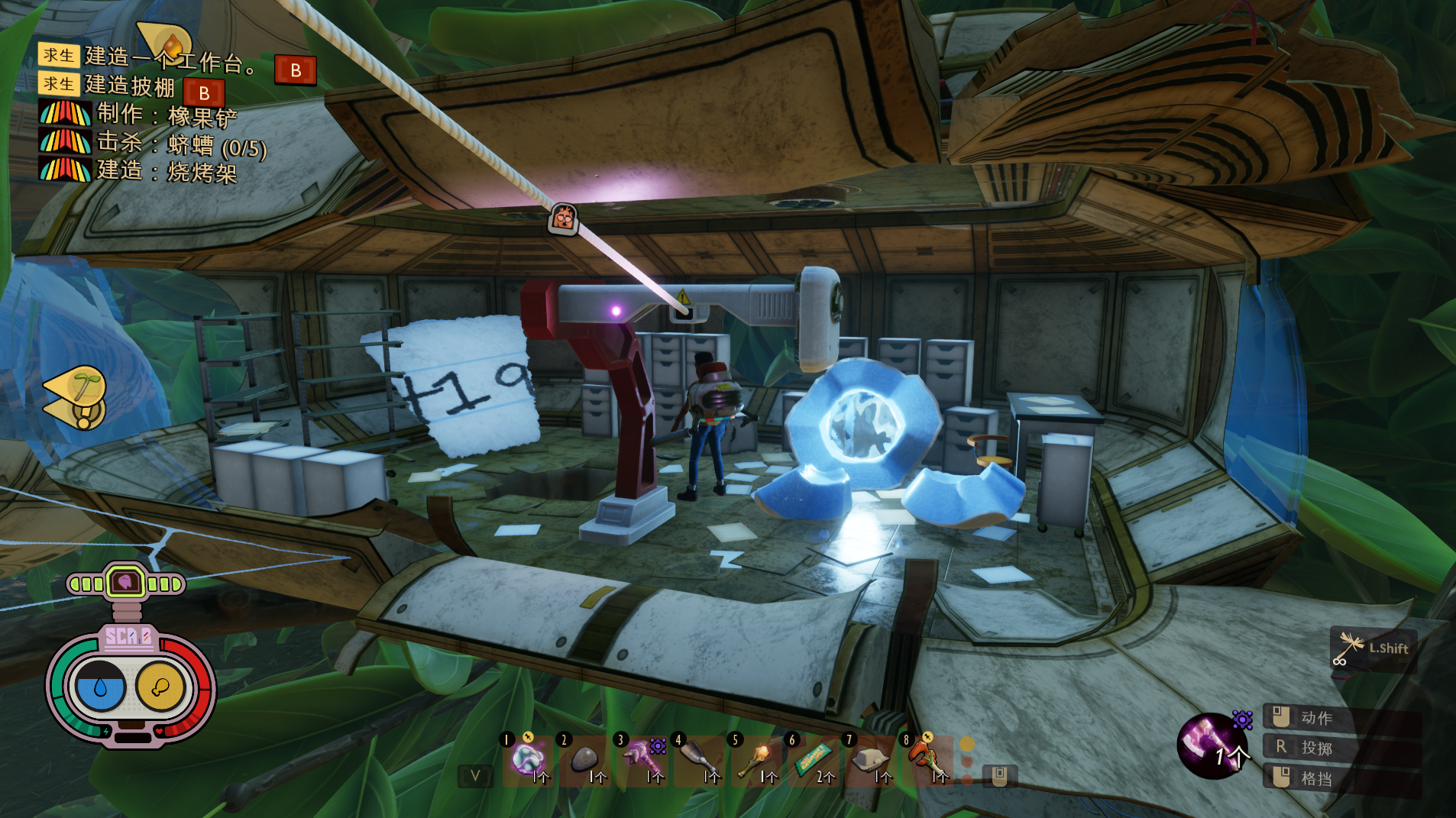Viewport: 1456px width, 818px height.
Task: Select the 击杀：蛴螬 objective
Action: click(181, 144)
